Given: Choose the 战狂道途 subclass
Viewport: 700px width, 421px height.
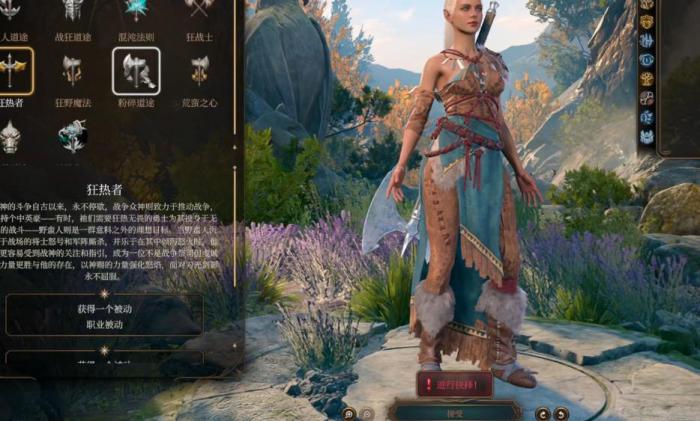Looking at the screenshot, I should click(x=72, y=10).
